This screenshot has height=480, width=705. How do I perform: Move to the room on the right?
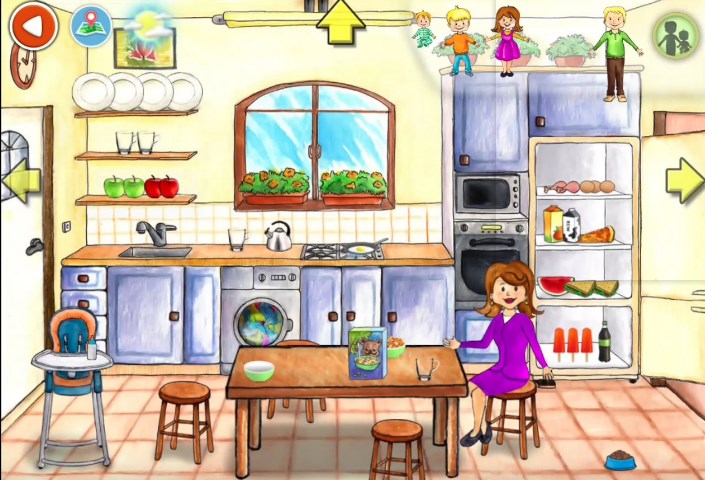coord(684,179)
